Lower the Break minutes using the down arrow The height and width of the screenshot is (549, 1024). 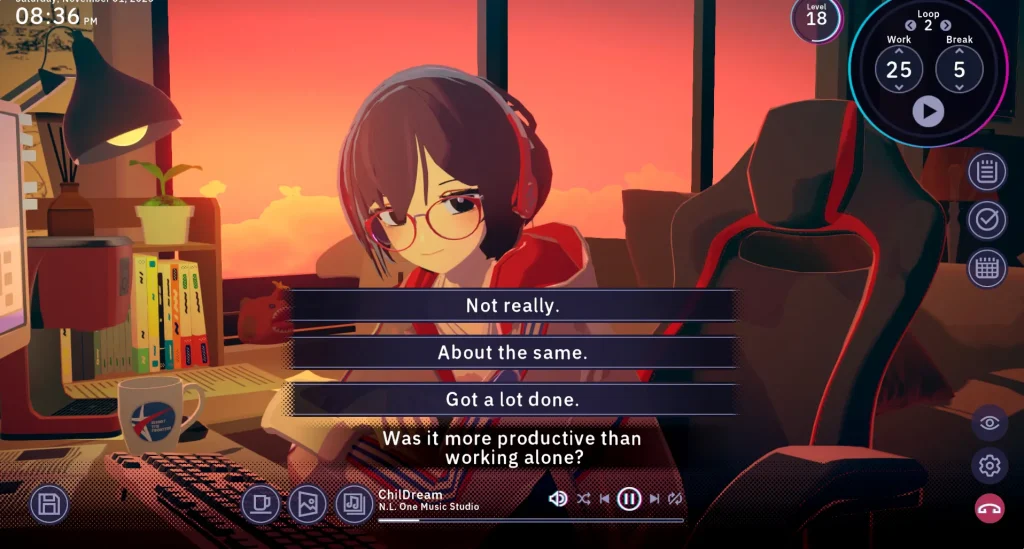pyautogui.click(x=959, y=88)
